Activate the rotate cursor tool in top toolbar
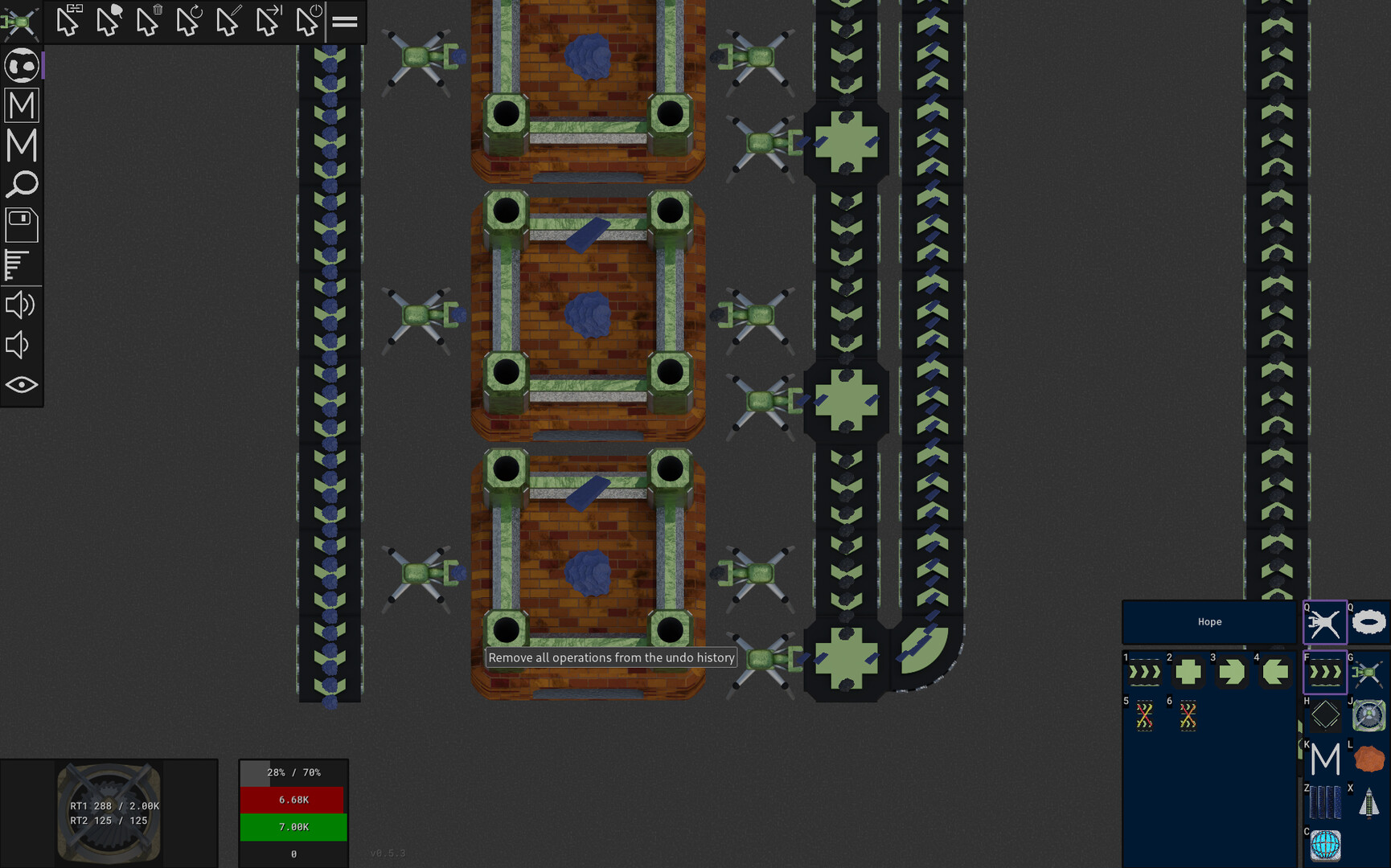1391x868 pixels. [187, 23]
